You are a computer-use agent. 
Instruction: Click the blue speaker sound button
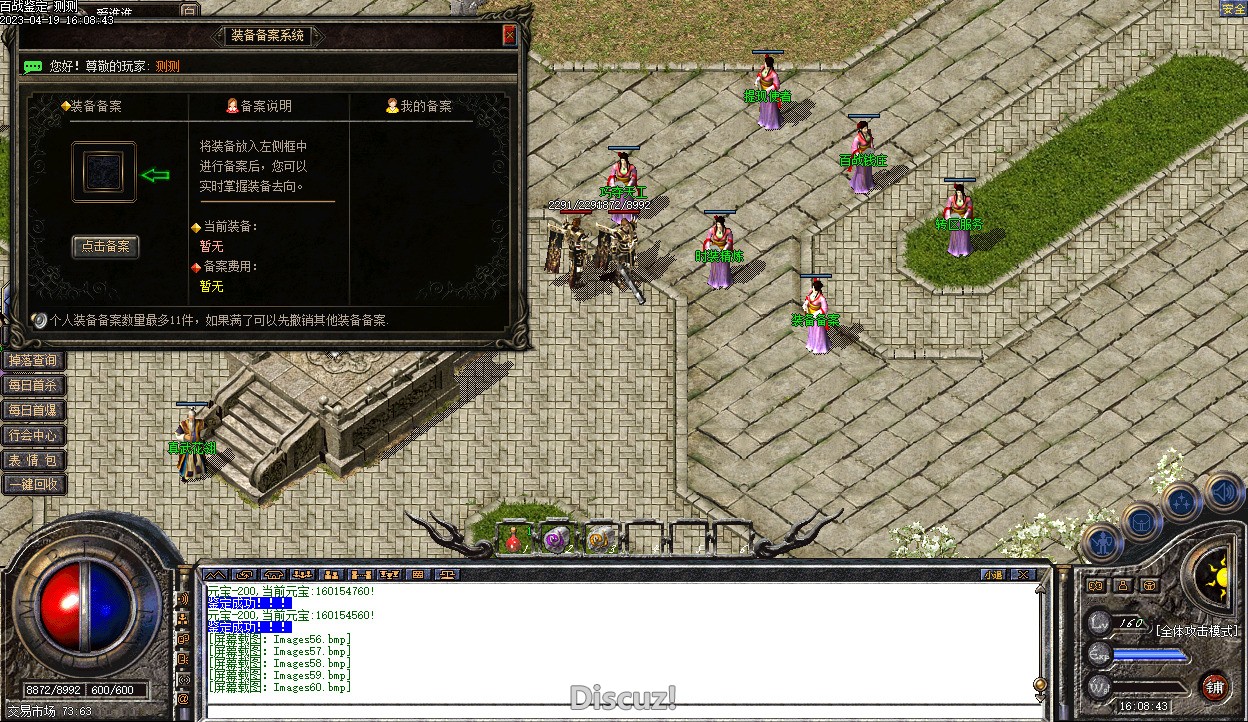pos(1223,492)
